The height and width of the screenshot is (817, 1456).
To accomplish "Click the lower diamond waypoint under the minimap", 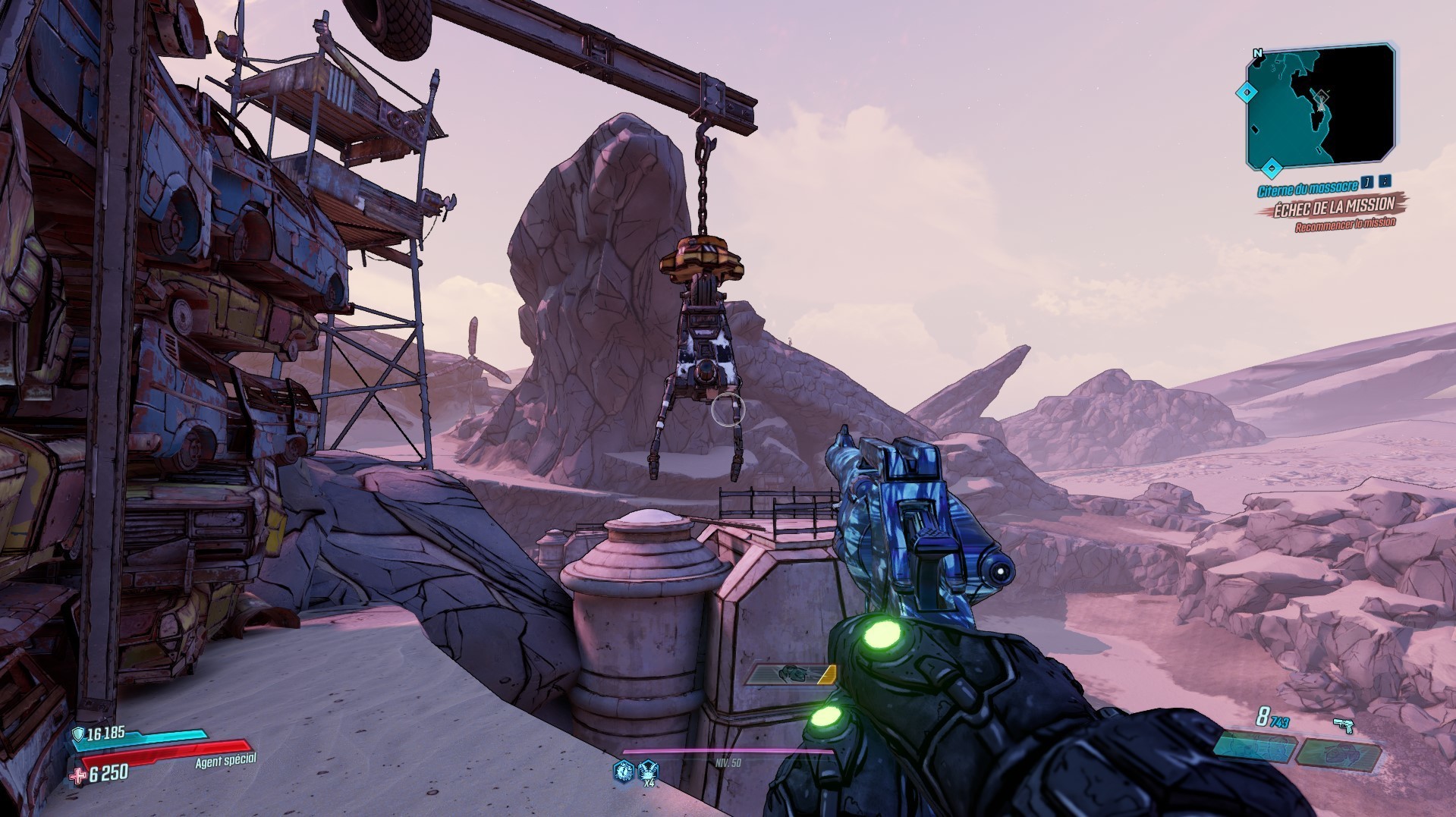I will tap(1272, 168).
